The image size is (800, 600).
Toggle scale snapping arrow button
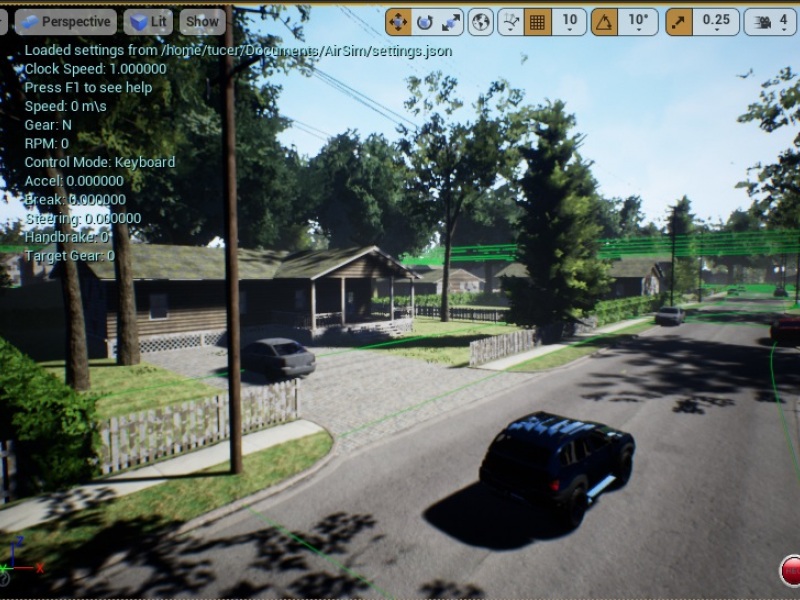tap(679, 21)
